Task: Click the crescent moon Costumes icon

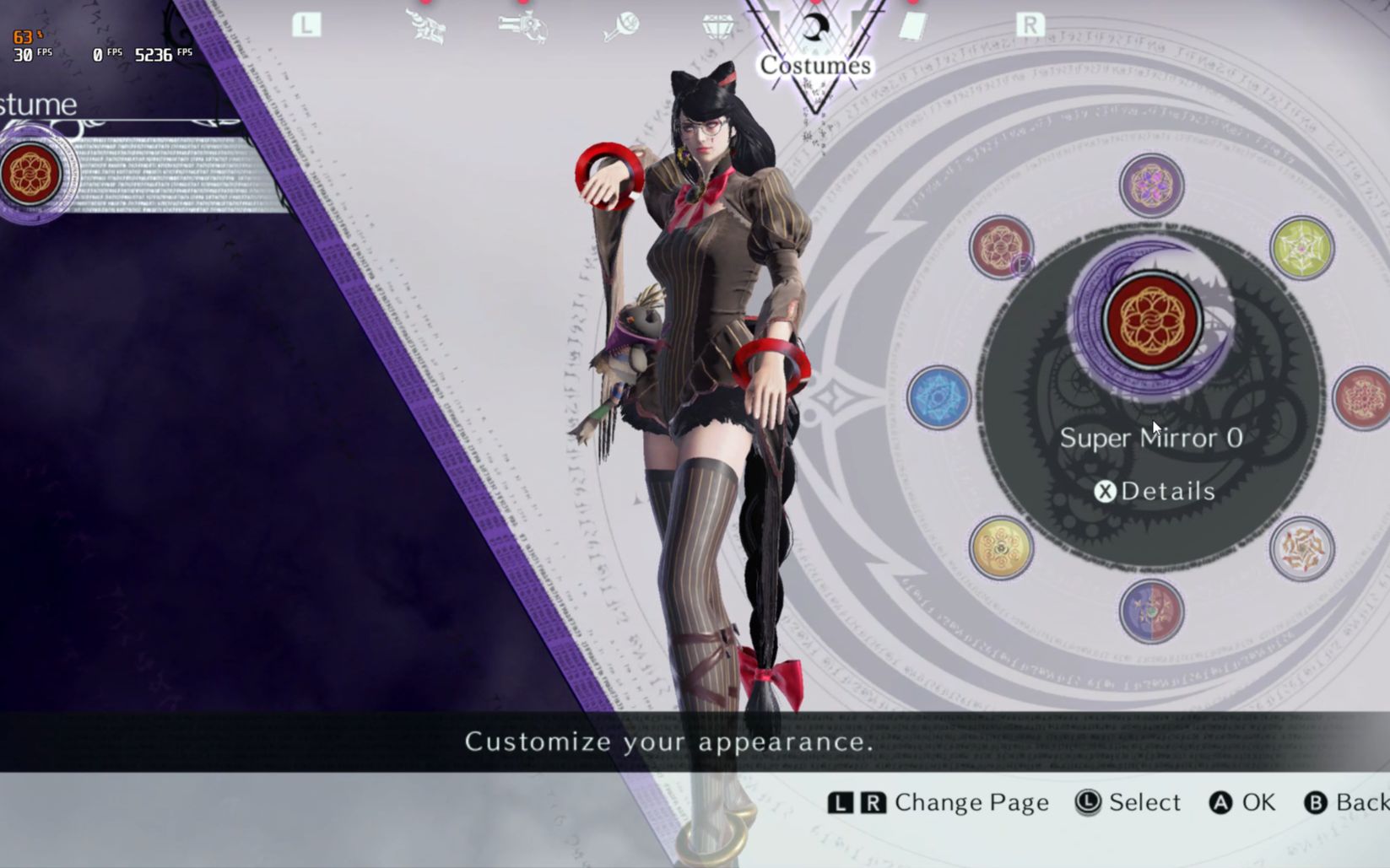Action: (x=813, y=28)
